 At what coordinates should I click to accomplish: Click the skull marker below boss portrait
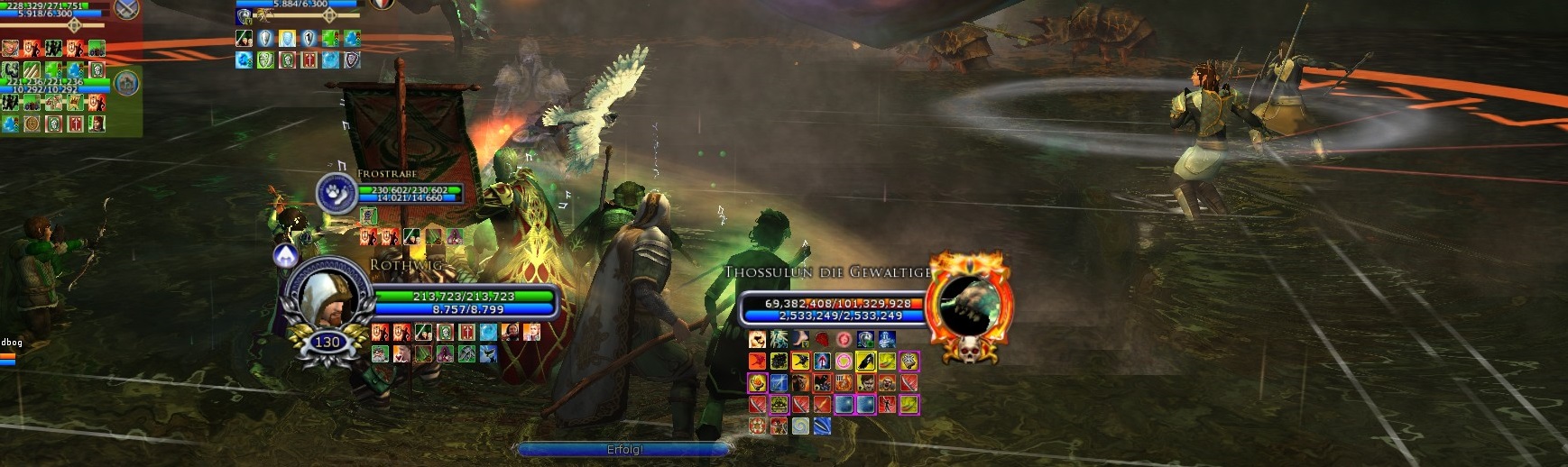pyautogui.click(x=970, y=349)
